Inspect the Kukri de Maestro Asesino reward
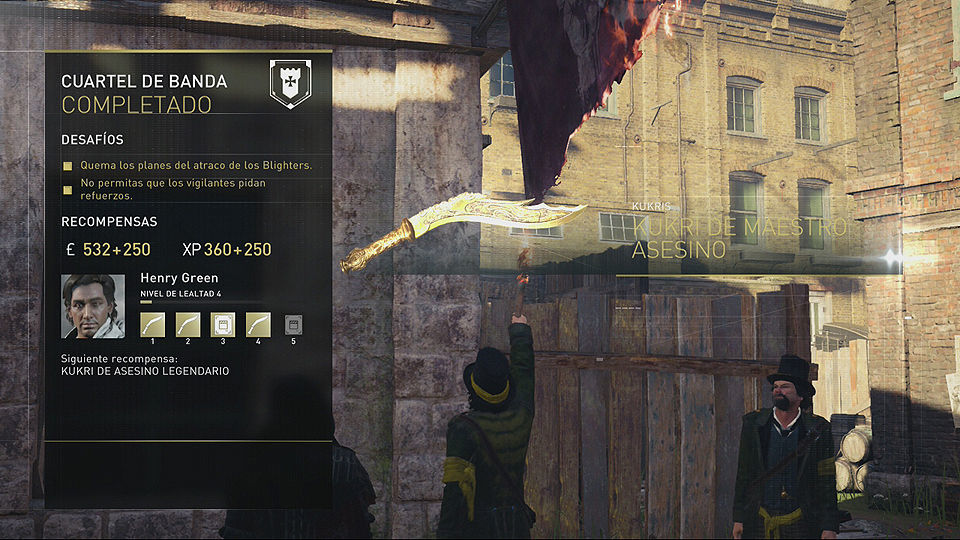960x540 pixels. tap(740, 237)
